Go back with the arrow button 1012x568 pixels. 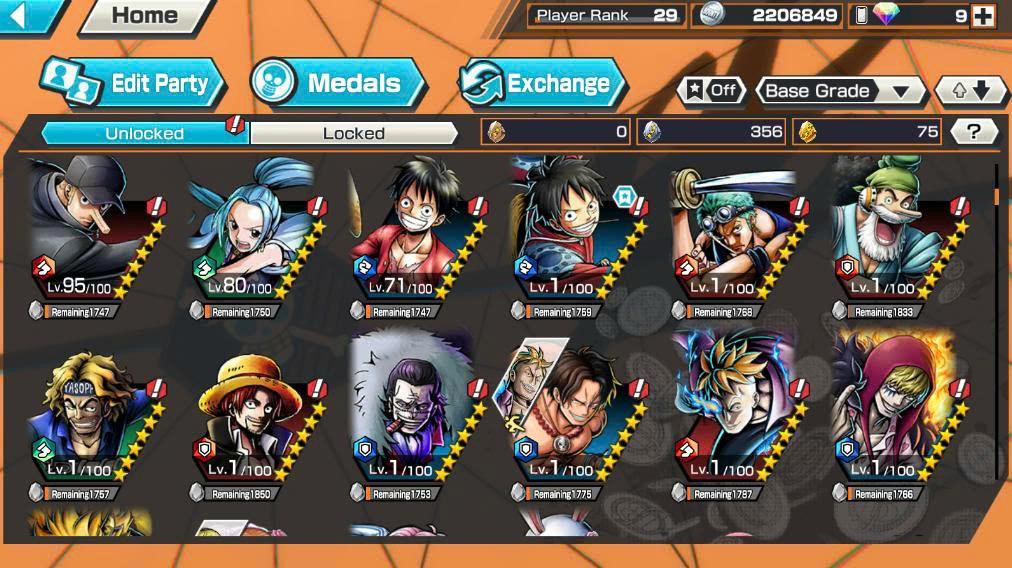pyautogui.click(x=22, y=15)
